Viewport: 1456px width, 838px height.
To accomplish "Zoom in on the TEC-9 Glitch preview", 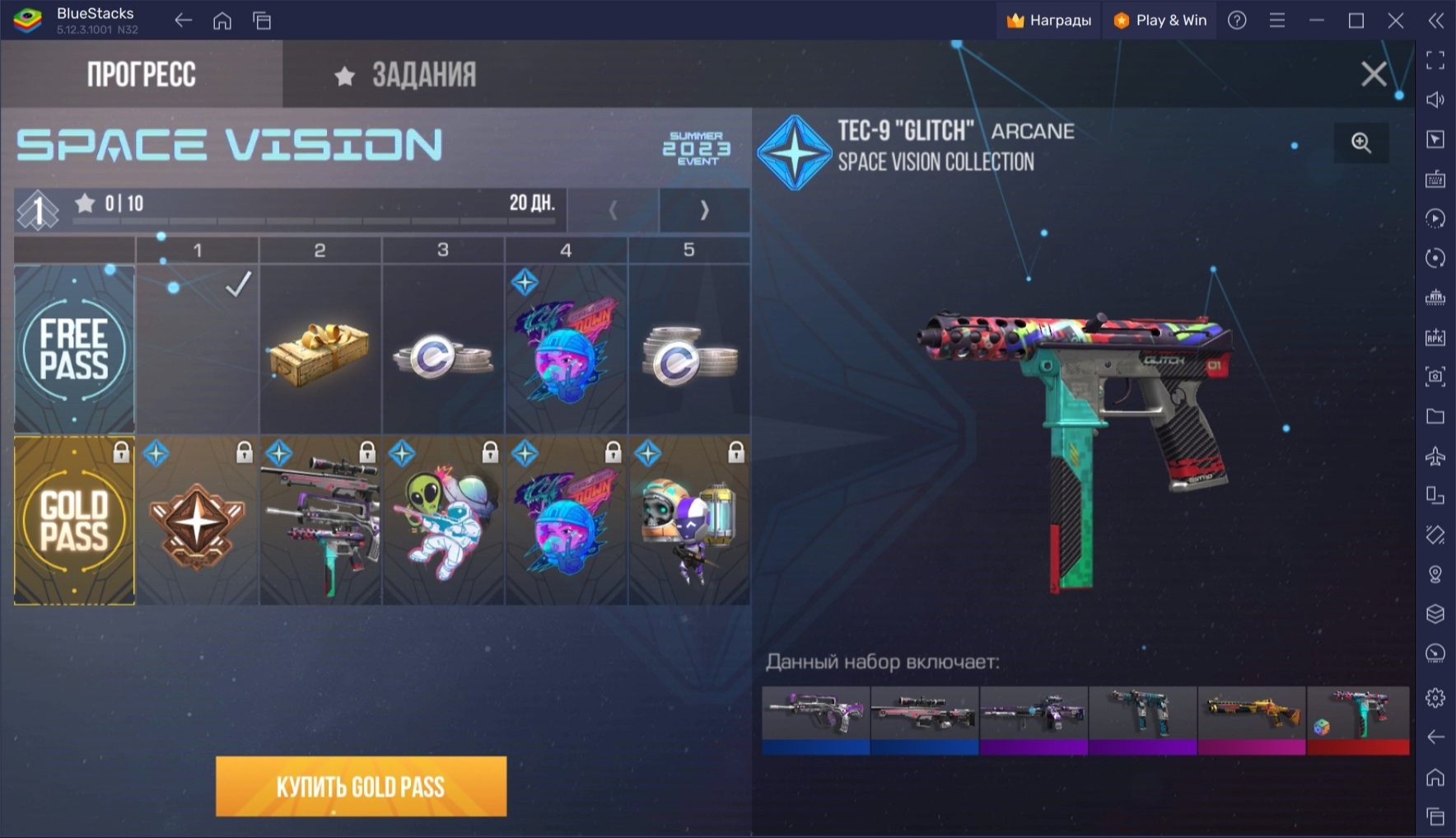I will pos(1361,143).
